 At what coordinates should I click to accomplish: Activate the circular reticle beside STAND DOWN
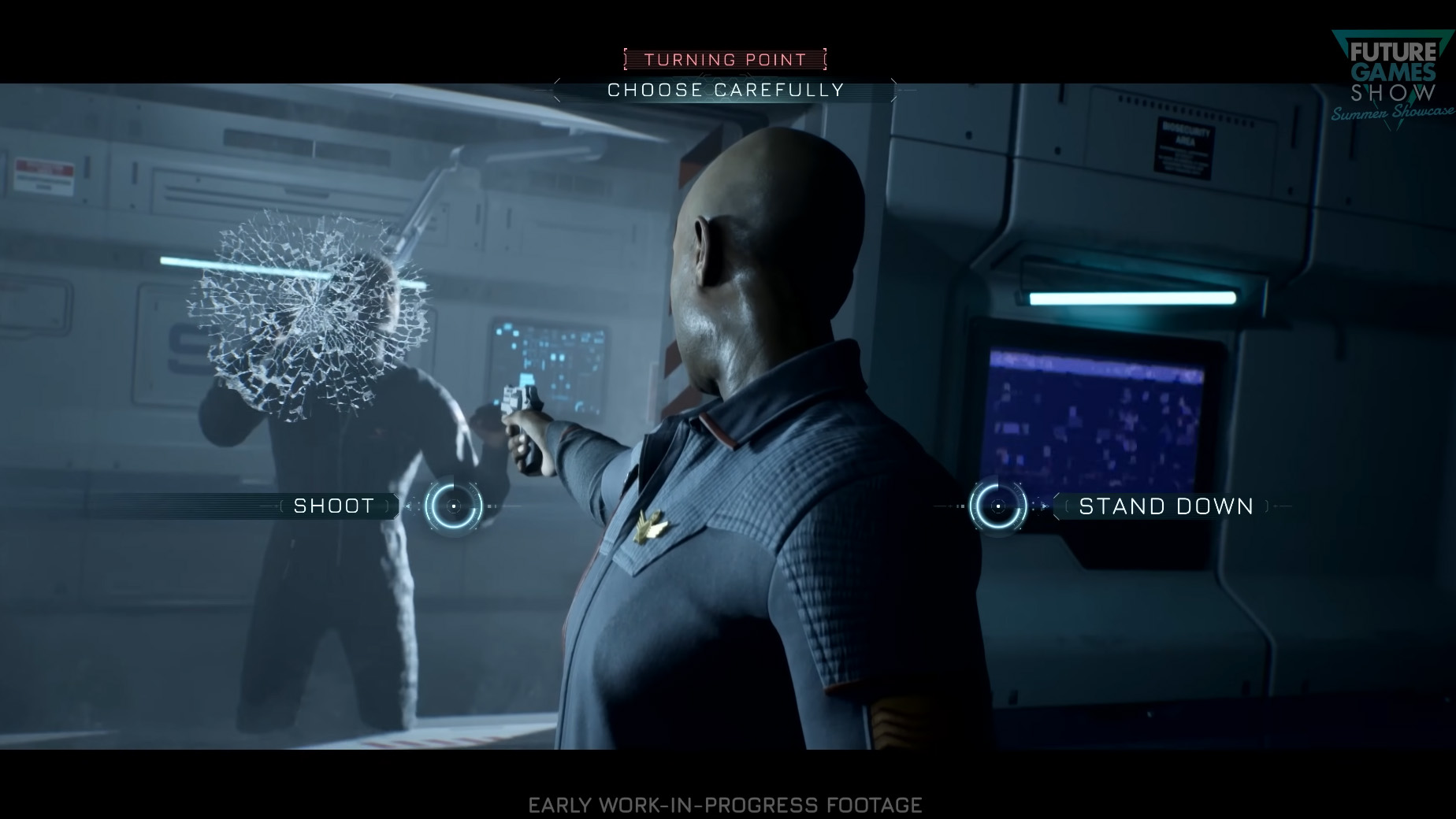997,506
